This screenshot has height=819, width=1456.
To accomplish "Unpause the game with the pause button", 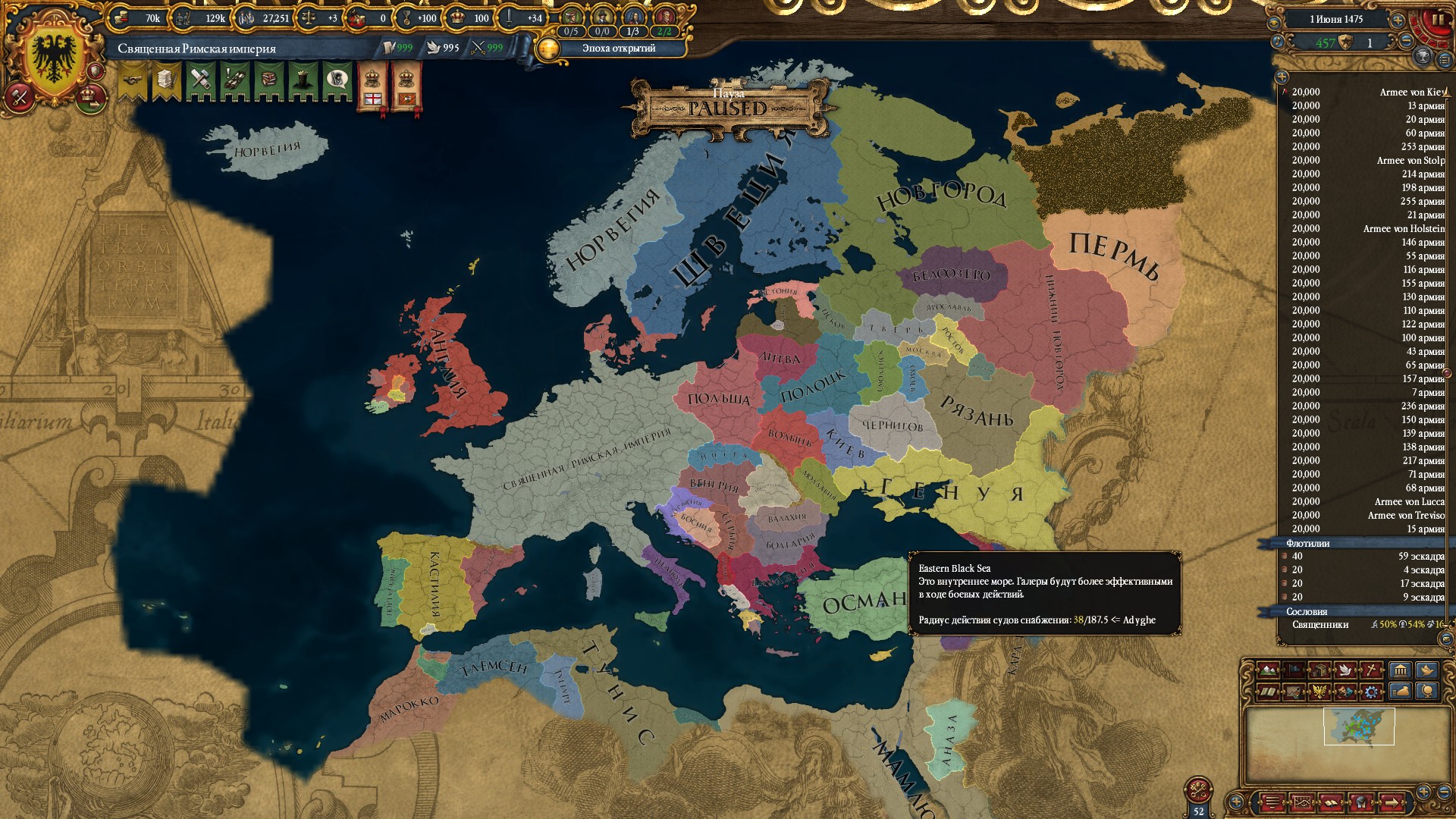I will tap(1437, 20).
